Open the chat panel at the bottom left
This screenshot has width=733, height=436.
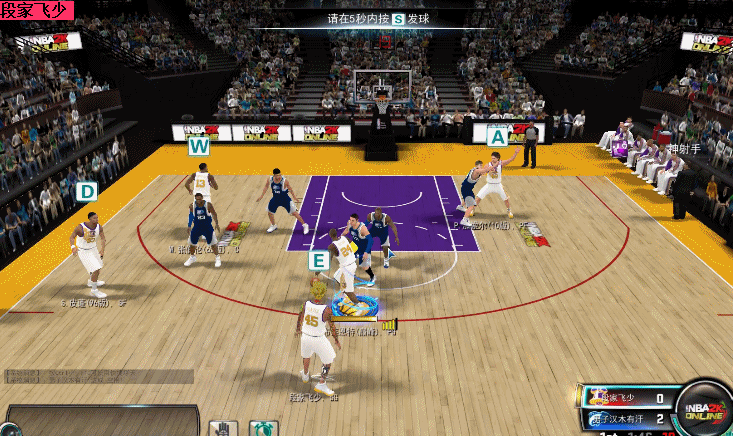click(100, 421)
